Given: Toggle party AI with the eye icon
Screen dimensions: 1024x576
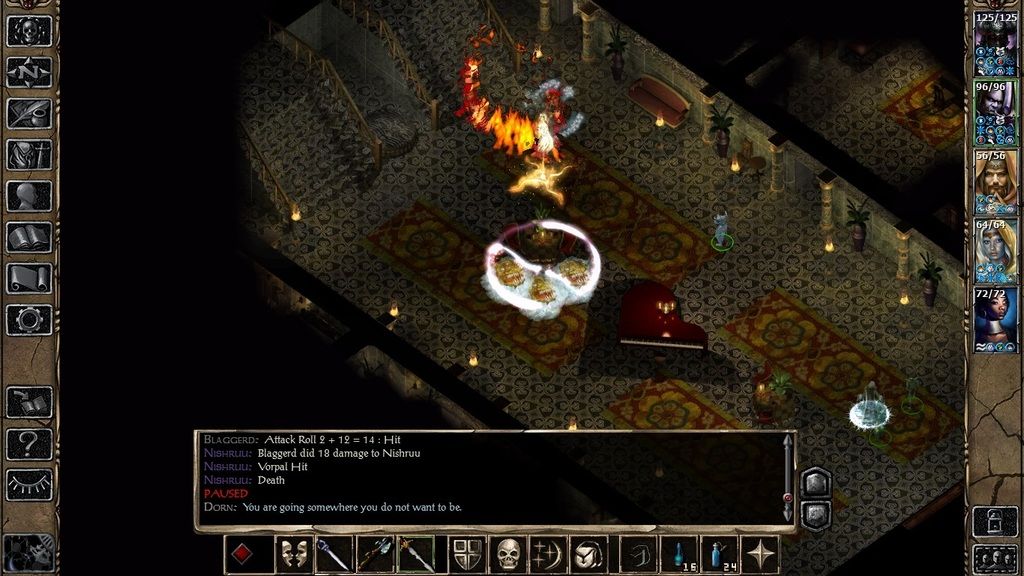Looking at the screenshot, I should click(29, 484).
